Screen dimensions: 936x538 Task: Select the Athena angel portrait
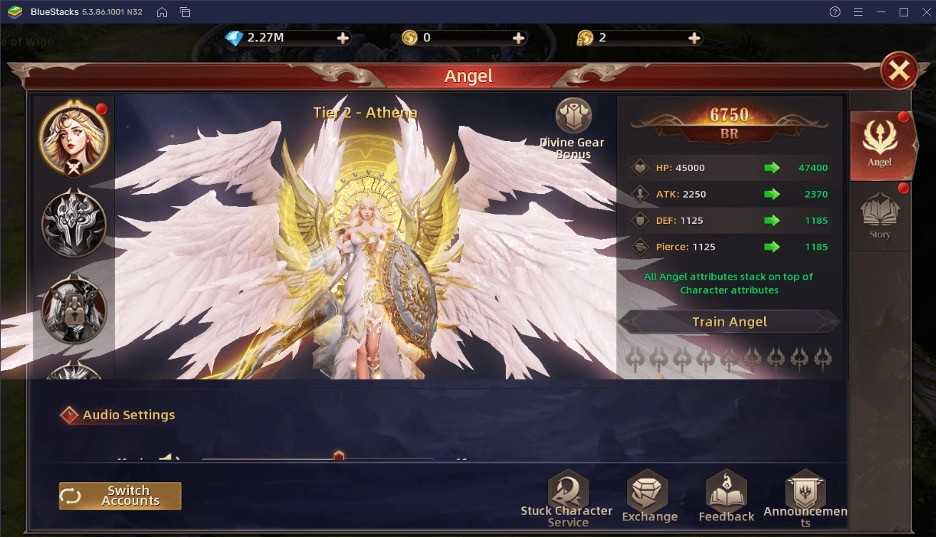(73, 139)
